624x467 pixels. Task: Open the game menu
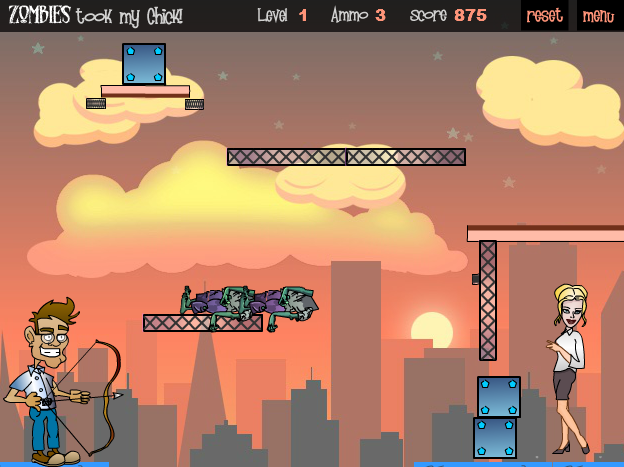tap(598, 16)
